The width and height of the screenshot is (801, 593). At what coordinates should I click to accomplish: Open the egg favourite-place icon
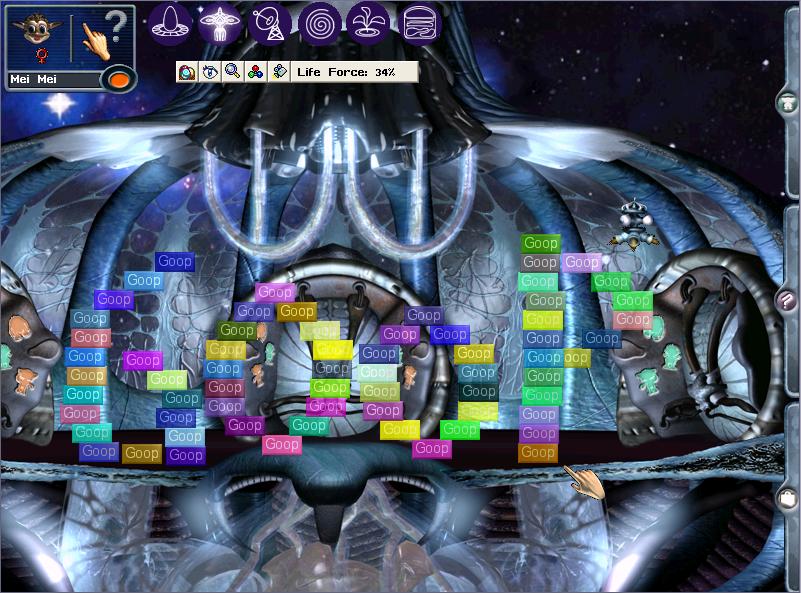(x=173, y=23)
